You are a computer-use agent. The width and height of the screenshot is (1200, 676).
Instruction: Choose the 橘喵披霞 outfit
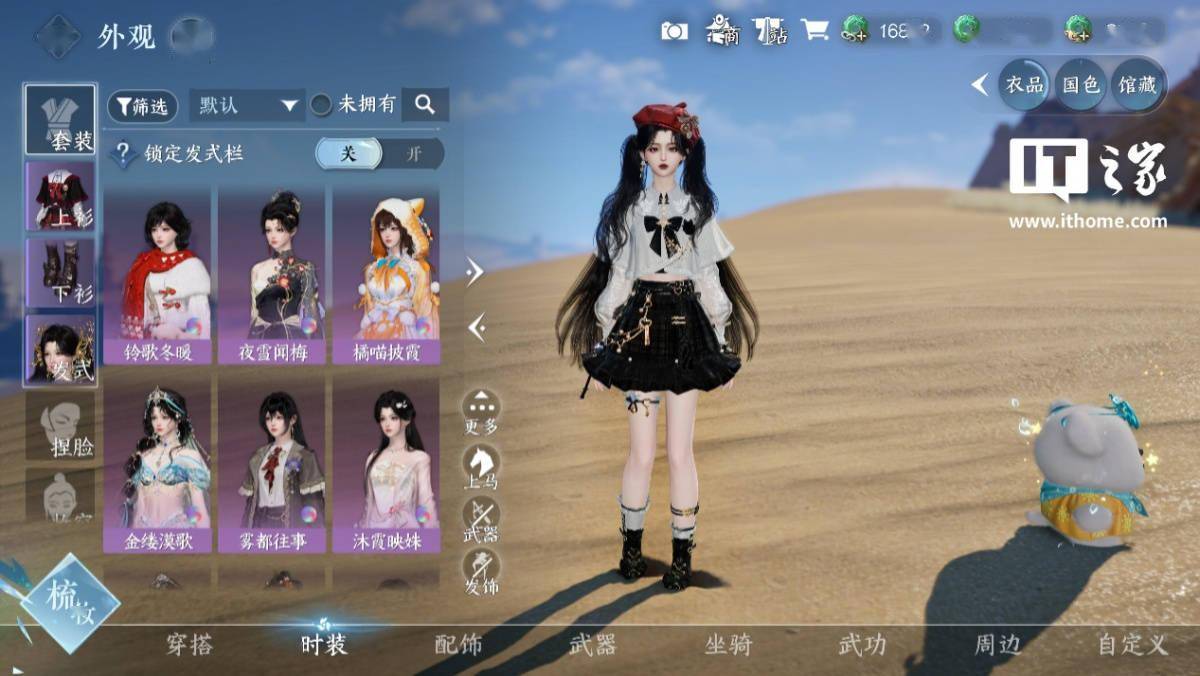[x=386, y=274]
